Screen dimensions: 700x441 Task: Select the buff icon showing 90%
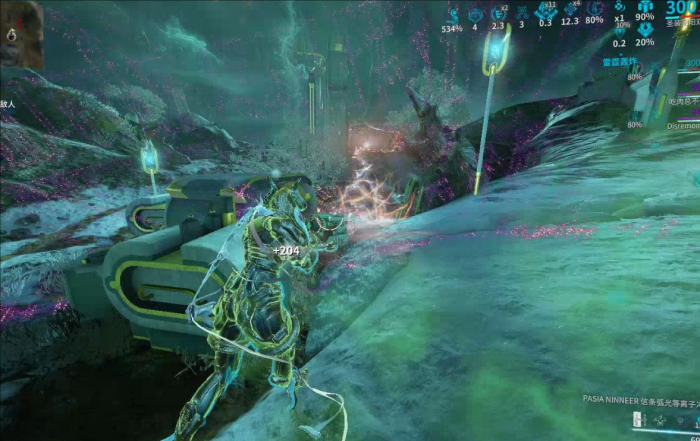645,8
